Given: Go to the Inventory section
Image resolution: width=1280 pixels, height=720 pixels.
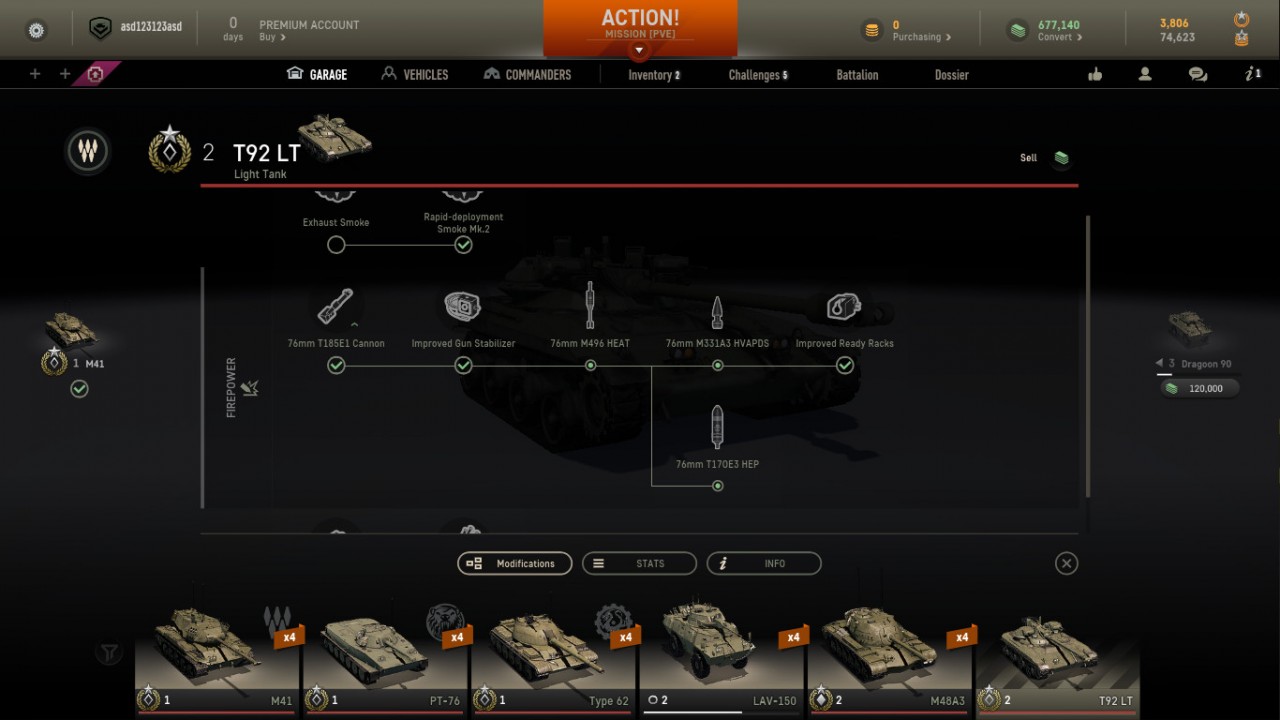Looking at the screenshot, I should [653, 75].
